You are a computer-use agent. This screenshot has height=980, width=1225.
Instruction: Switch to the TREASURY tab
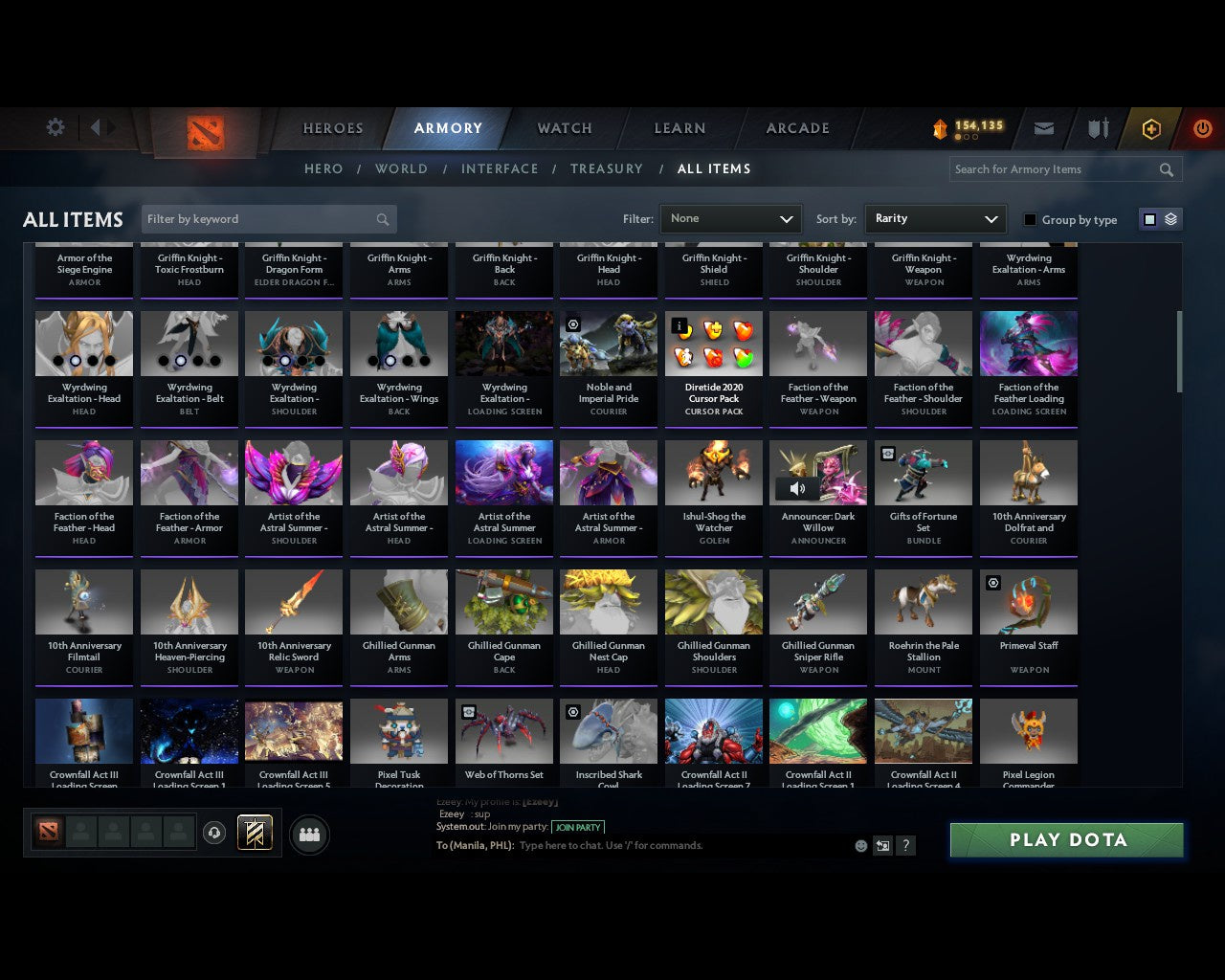[607, 168]
